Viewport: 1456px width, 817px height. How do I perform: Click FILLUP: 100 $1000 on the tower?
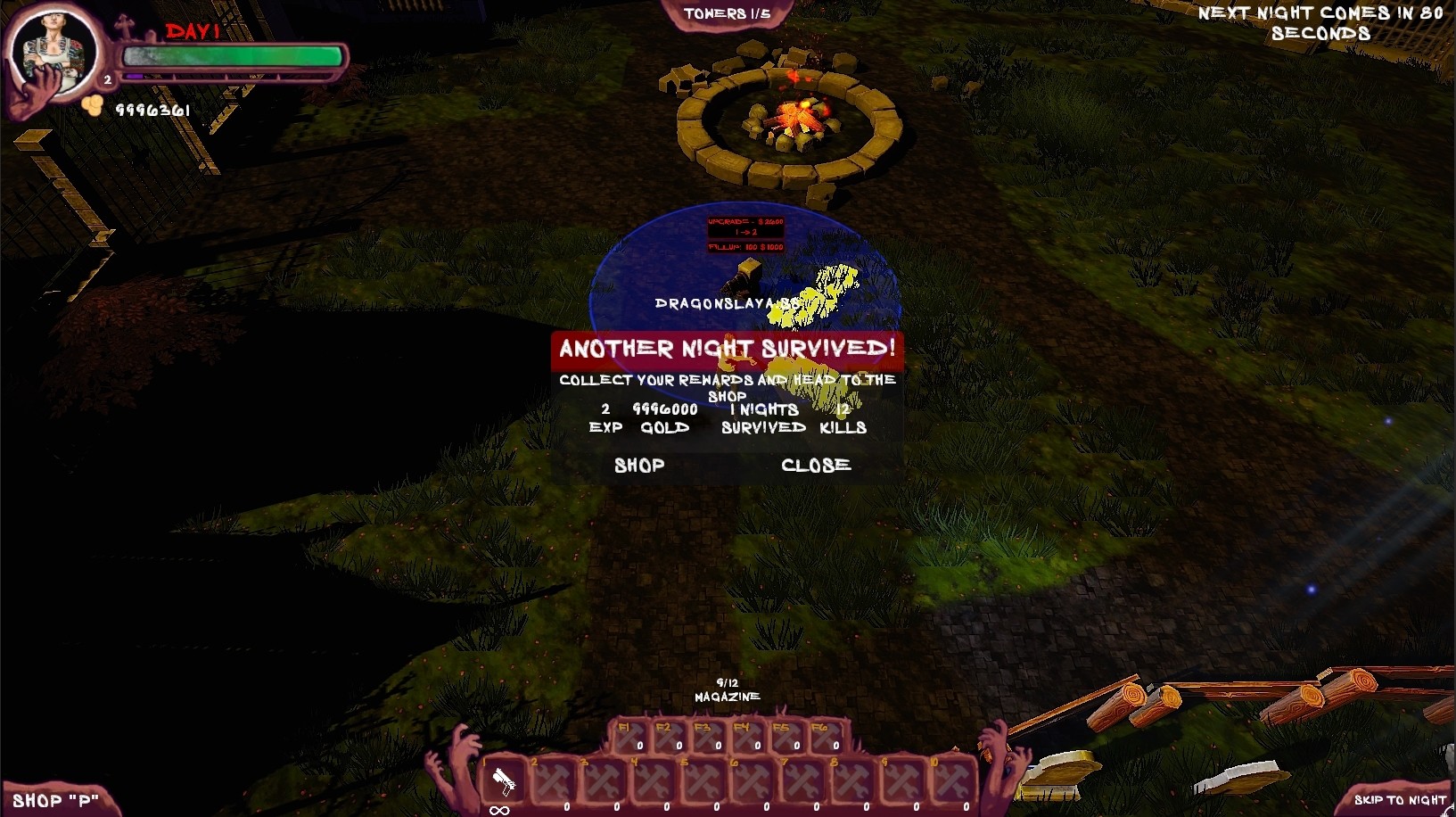[746, 245]
